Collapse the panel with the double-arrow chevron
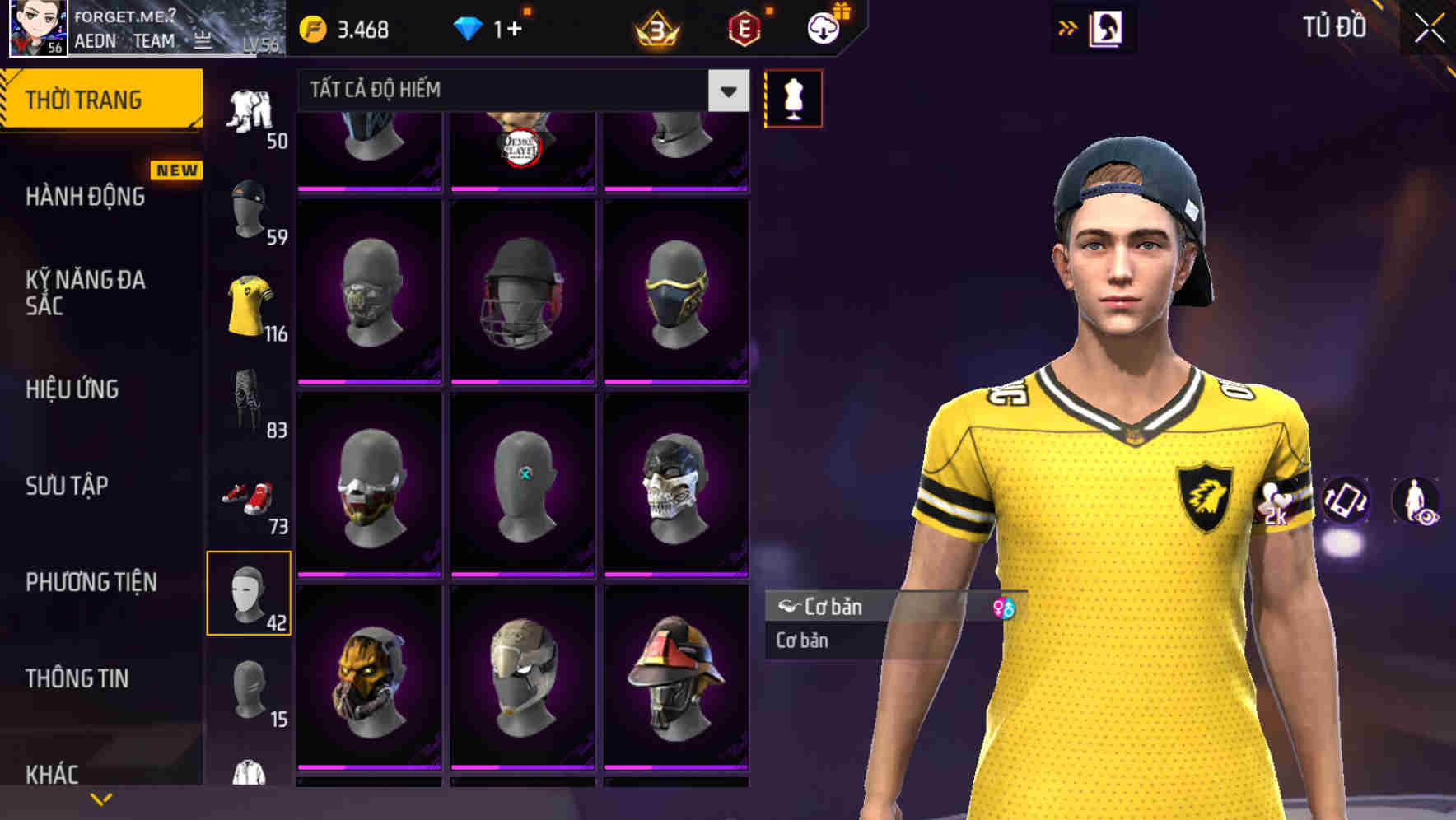Image resolution: width=1456 pixels, height=820 pixels. coord(1068,26)
